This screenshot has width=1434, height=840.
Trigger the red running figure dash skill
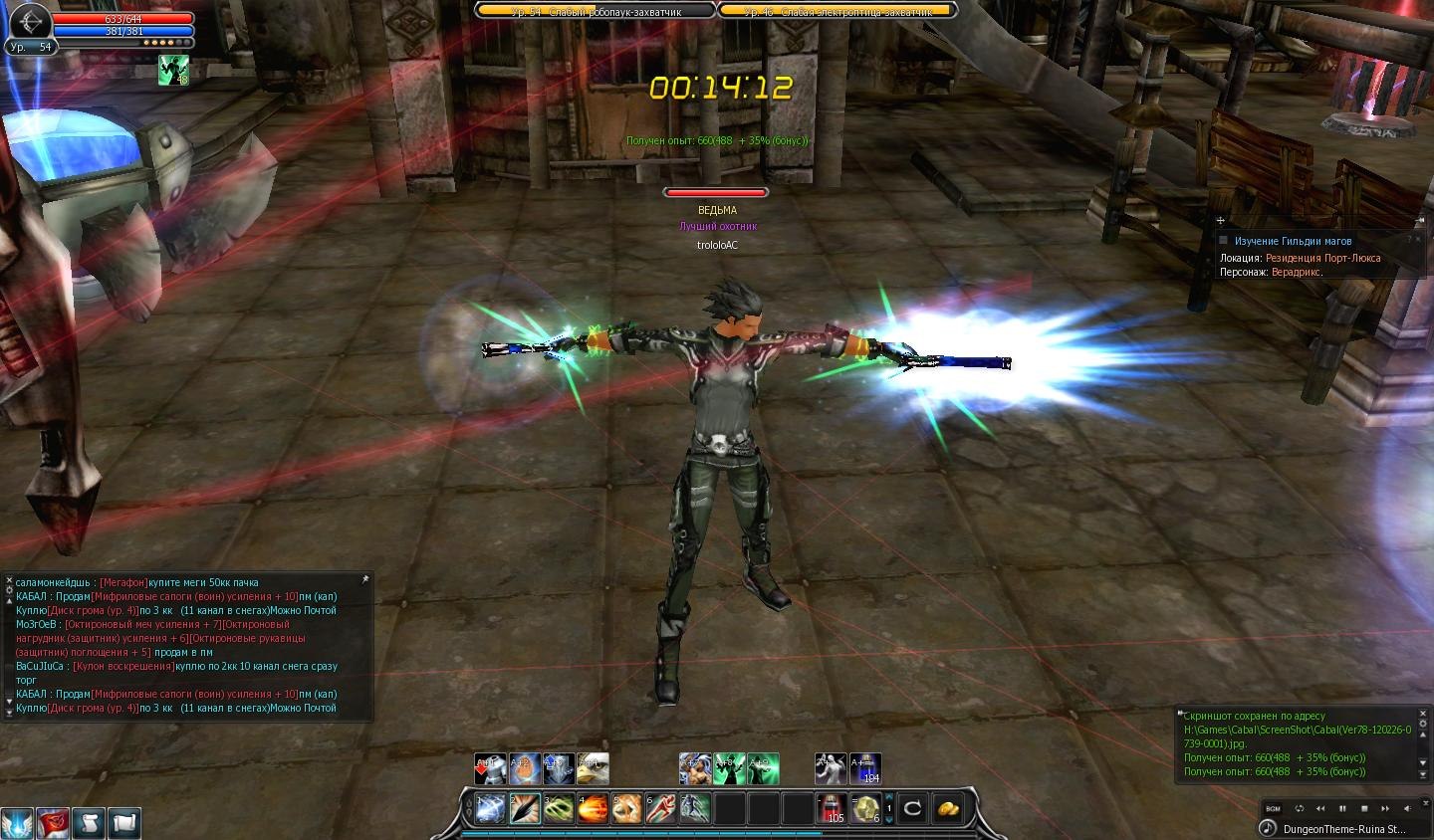[661, 808]
